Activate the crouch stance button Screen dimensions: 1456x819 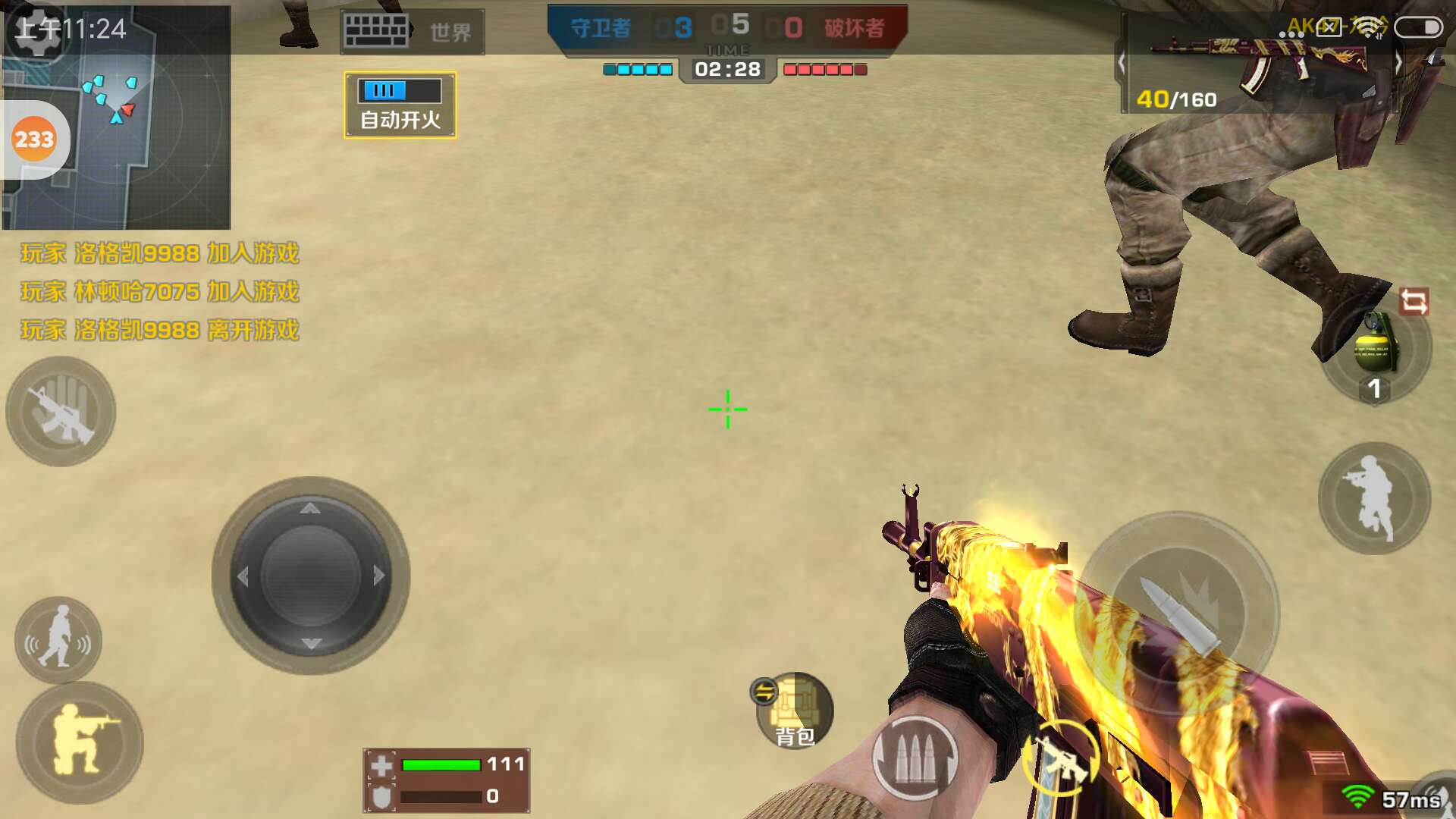80,742
